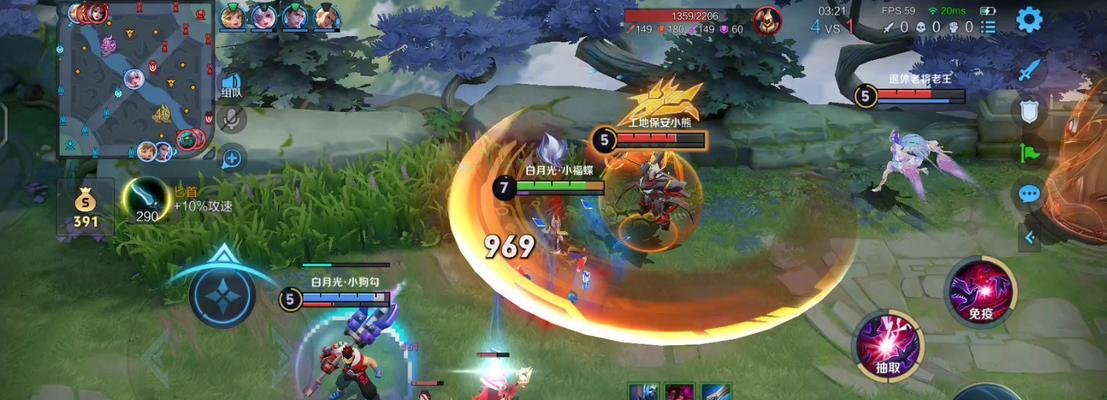The height and width of the screenshot is (400, 1107).
Task: Send the sword attack signal
Action: 1029,70
